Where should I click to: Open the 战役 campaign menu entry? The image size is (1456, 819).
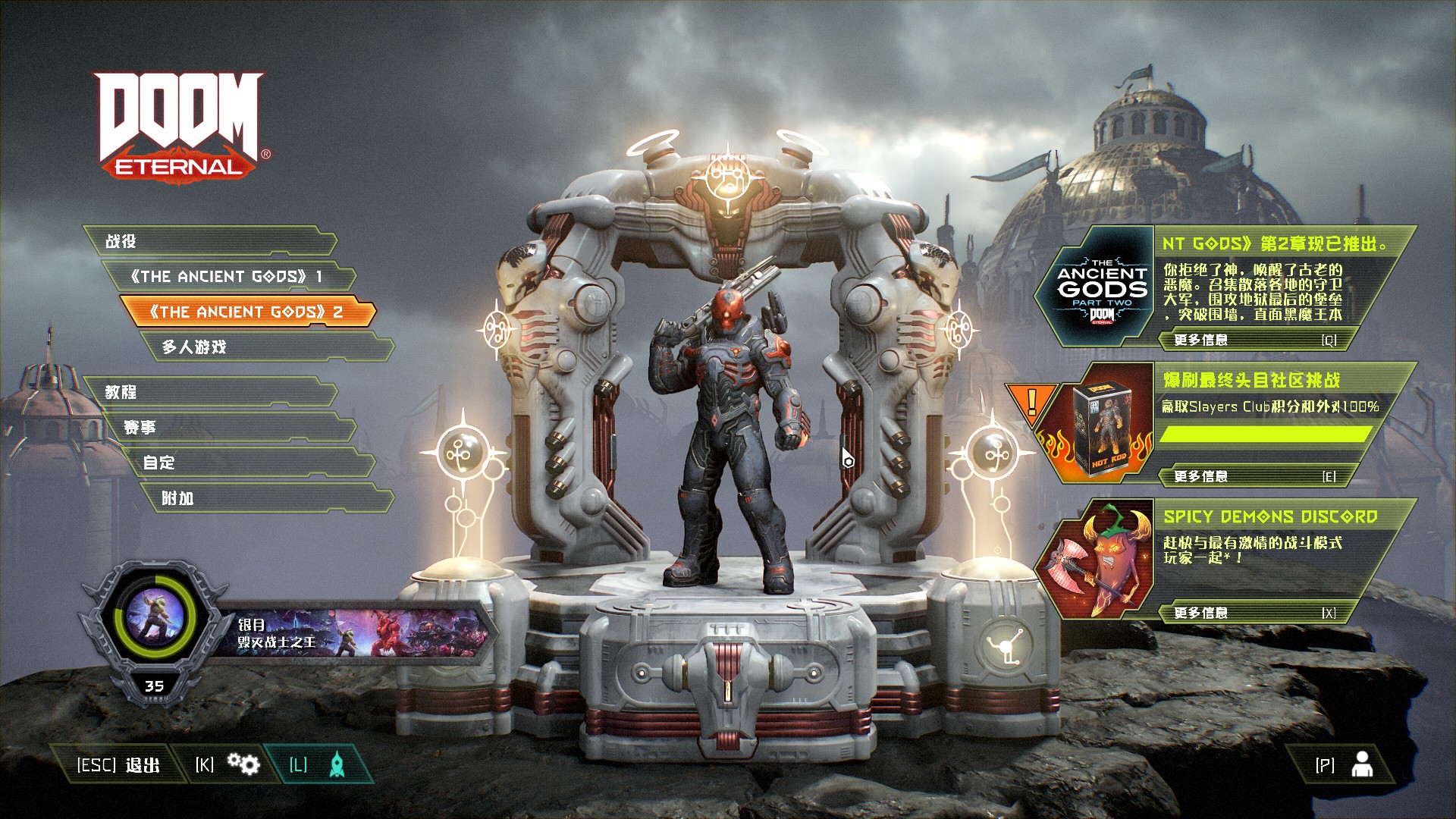pos(209,241)
